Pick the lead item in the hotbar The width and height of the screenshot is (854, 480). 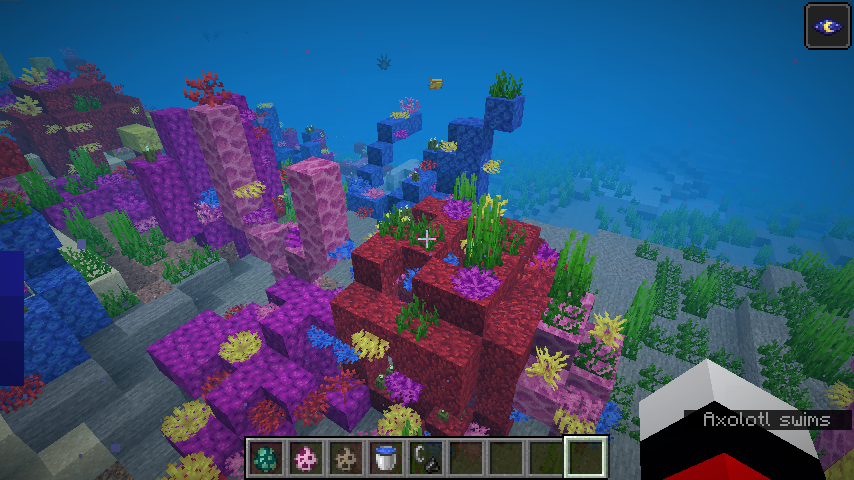pyautogui.click(x=426, y=458)
